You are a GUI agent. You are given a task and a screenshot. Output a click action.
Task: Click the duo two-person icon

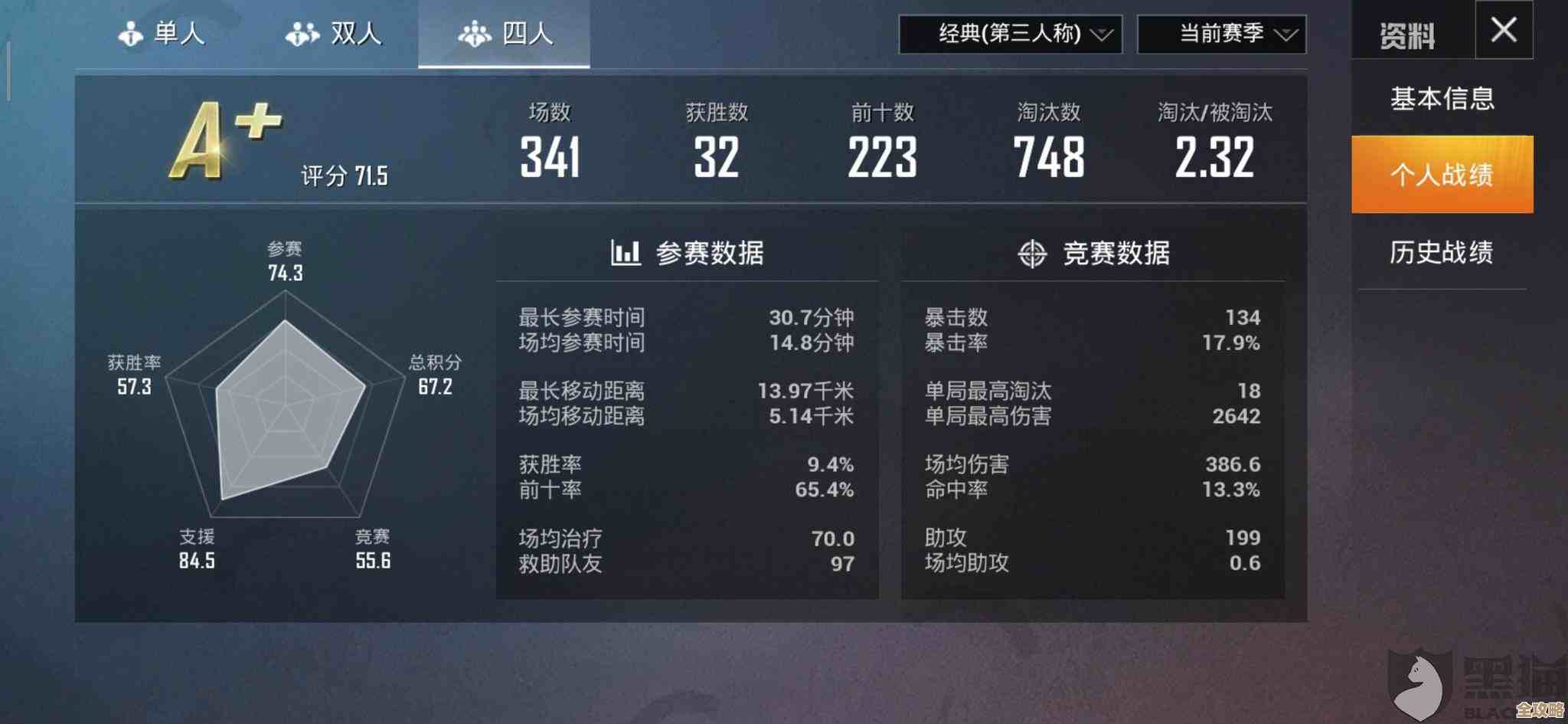point(302,32)
